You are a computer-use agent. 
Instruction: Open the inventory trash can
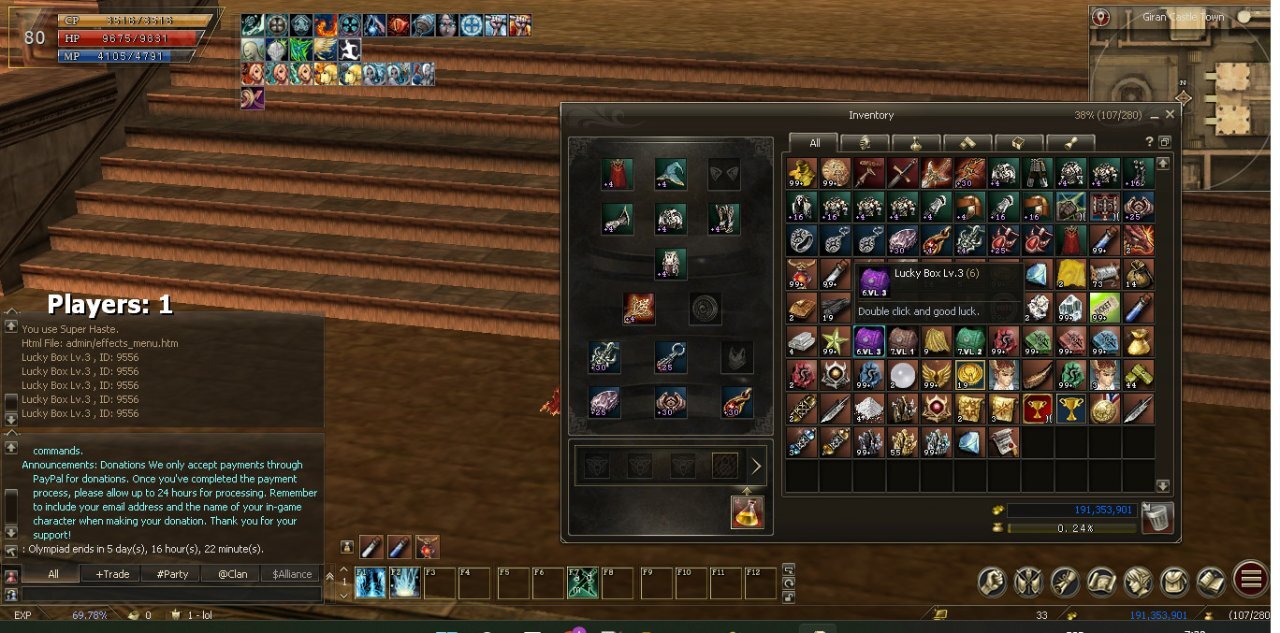(x=1156, y=517)
